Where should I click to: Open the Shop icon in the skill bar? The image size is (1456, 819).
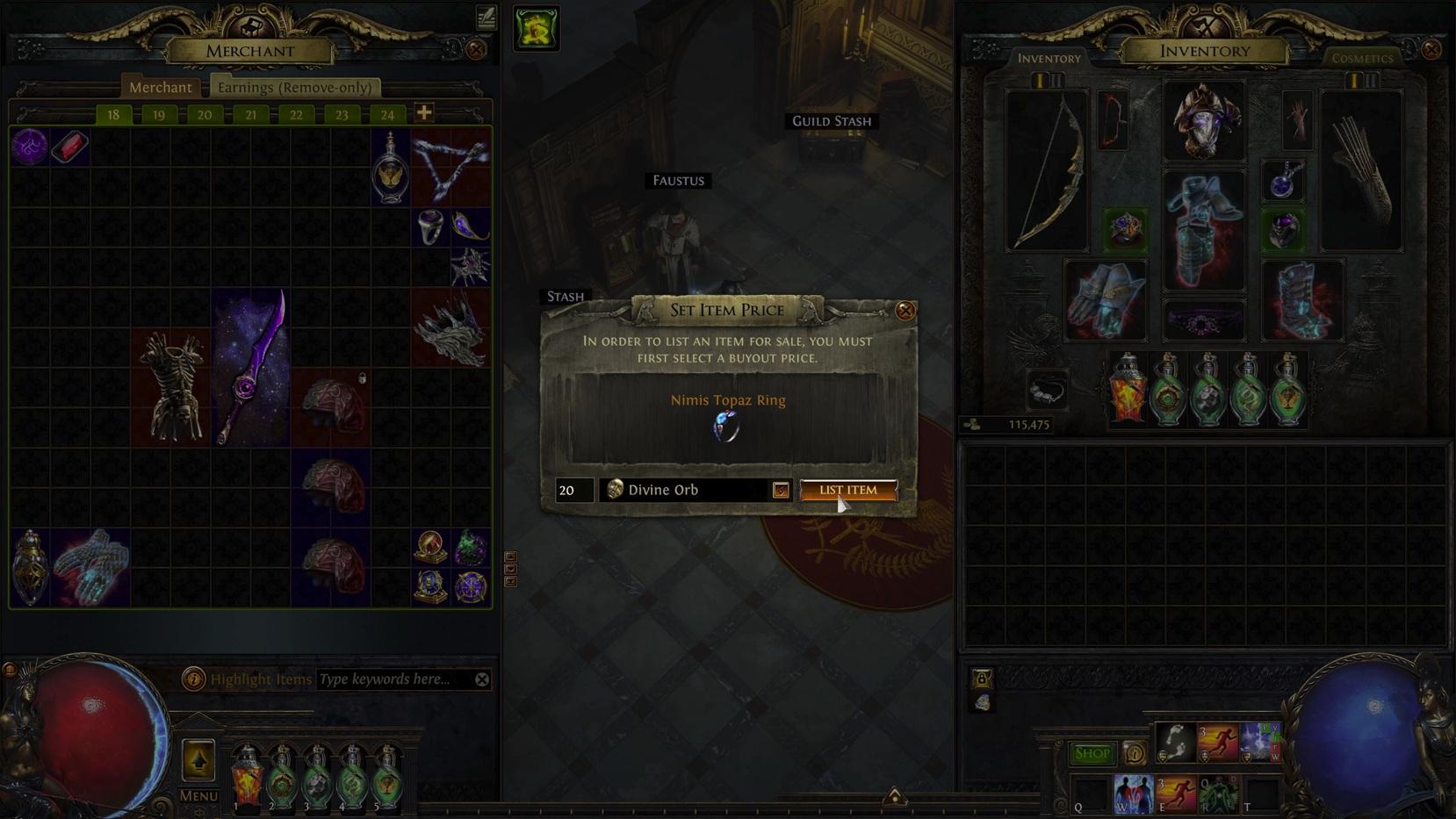tap(1092, 753)
